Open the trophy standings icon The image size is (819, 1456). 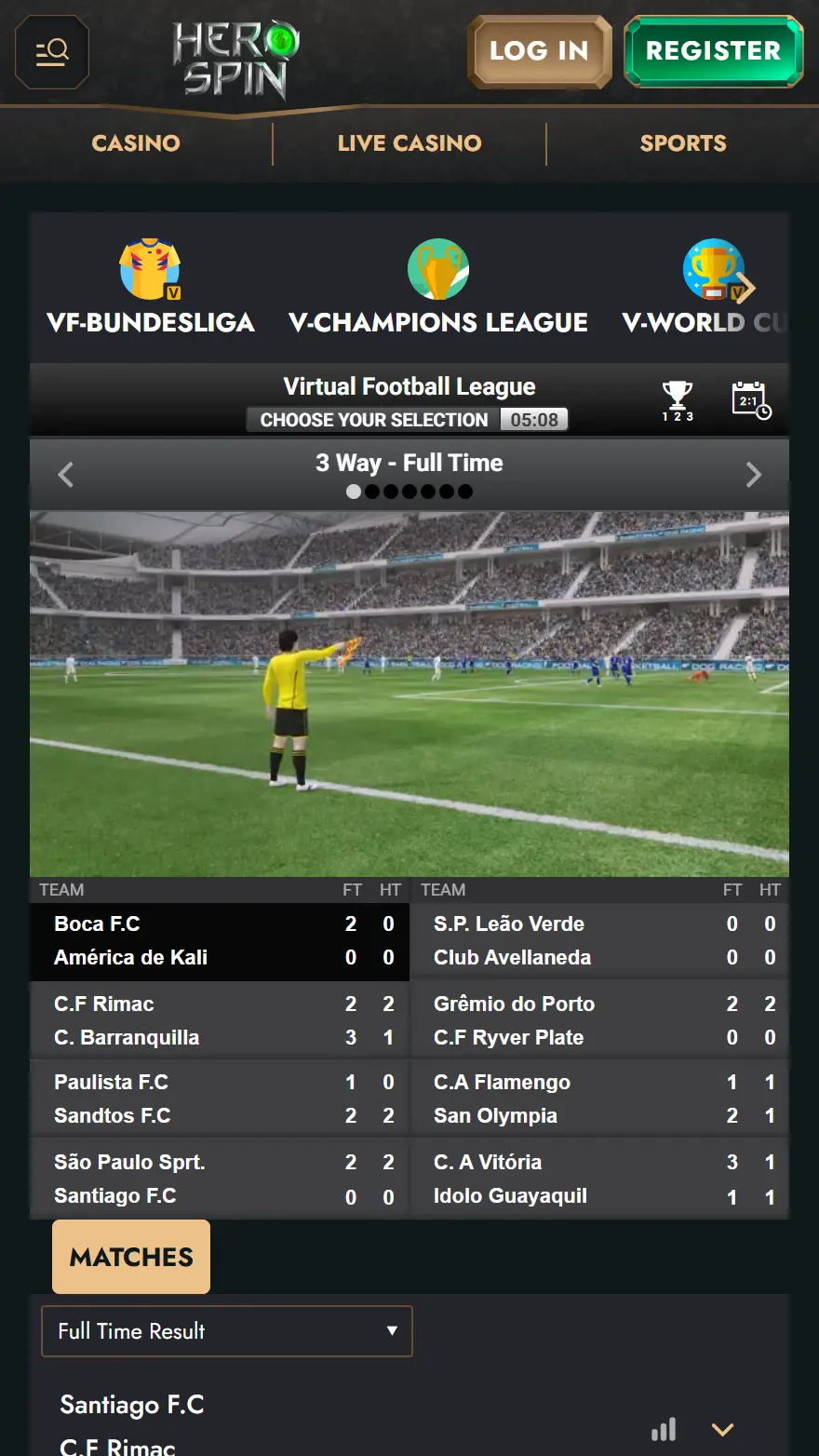pos(678,400)
